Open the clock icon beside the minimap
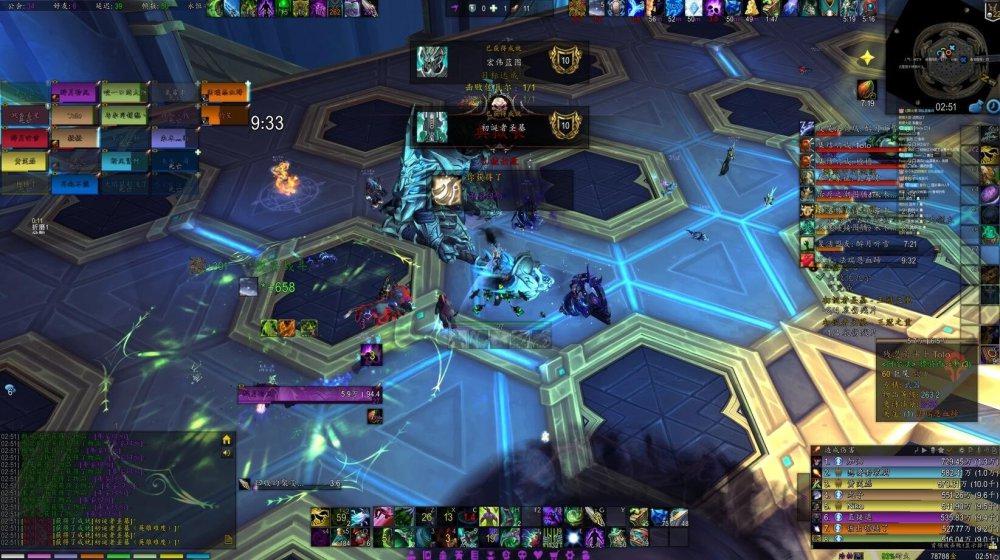 click(x=990, y=106)
